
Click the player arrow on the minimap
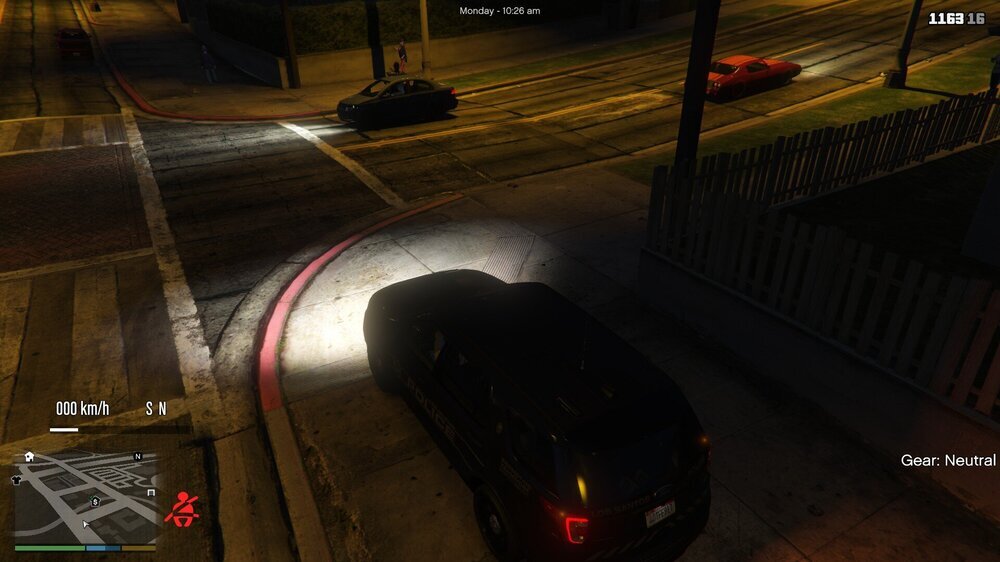pyautogui.click(x=86, y=523)
